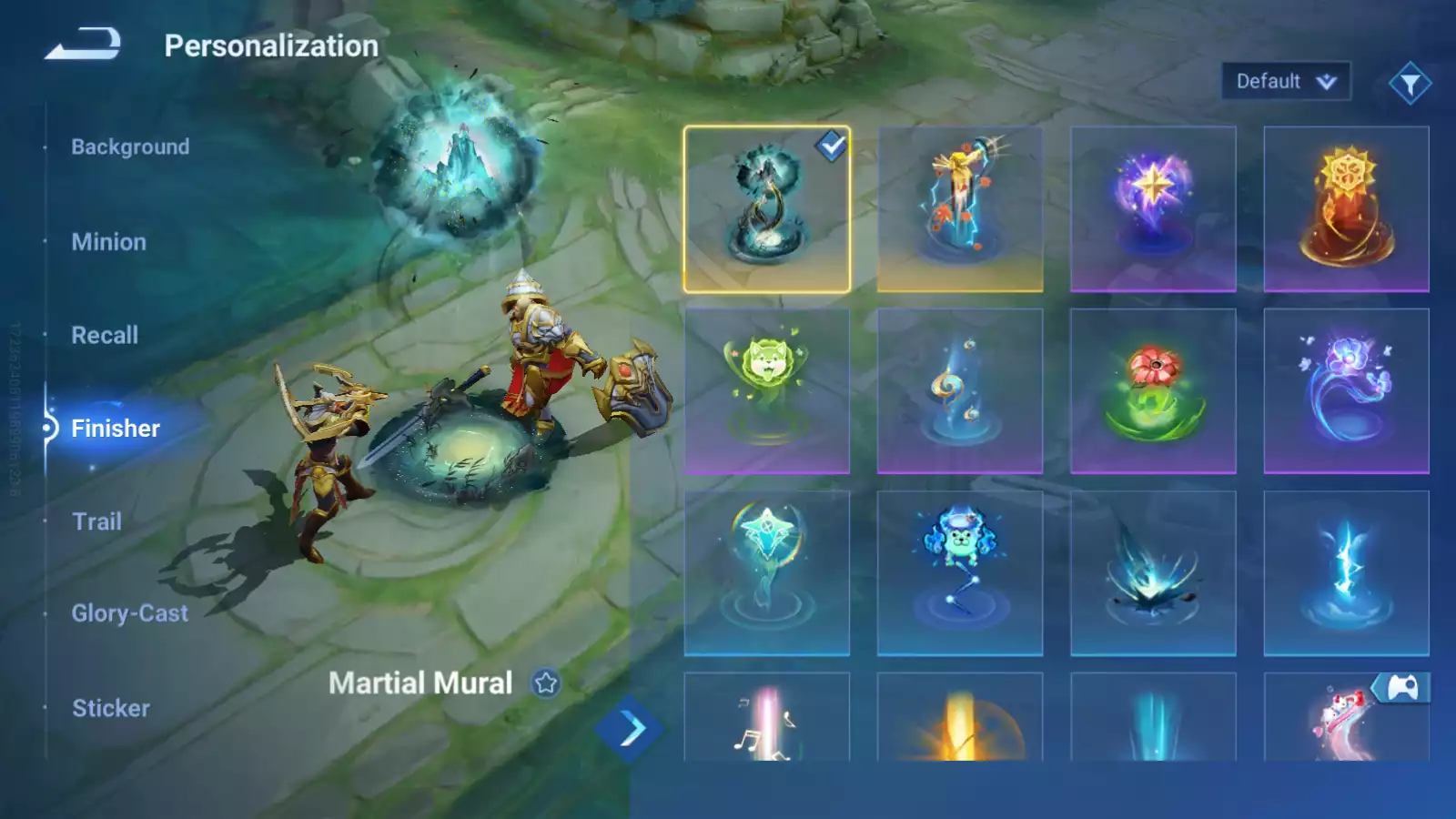Image resolution: width=1456 pixels, height=819 pixels.
Task: Select the blue lightning bolt finisher
Action: 1346,573
